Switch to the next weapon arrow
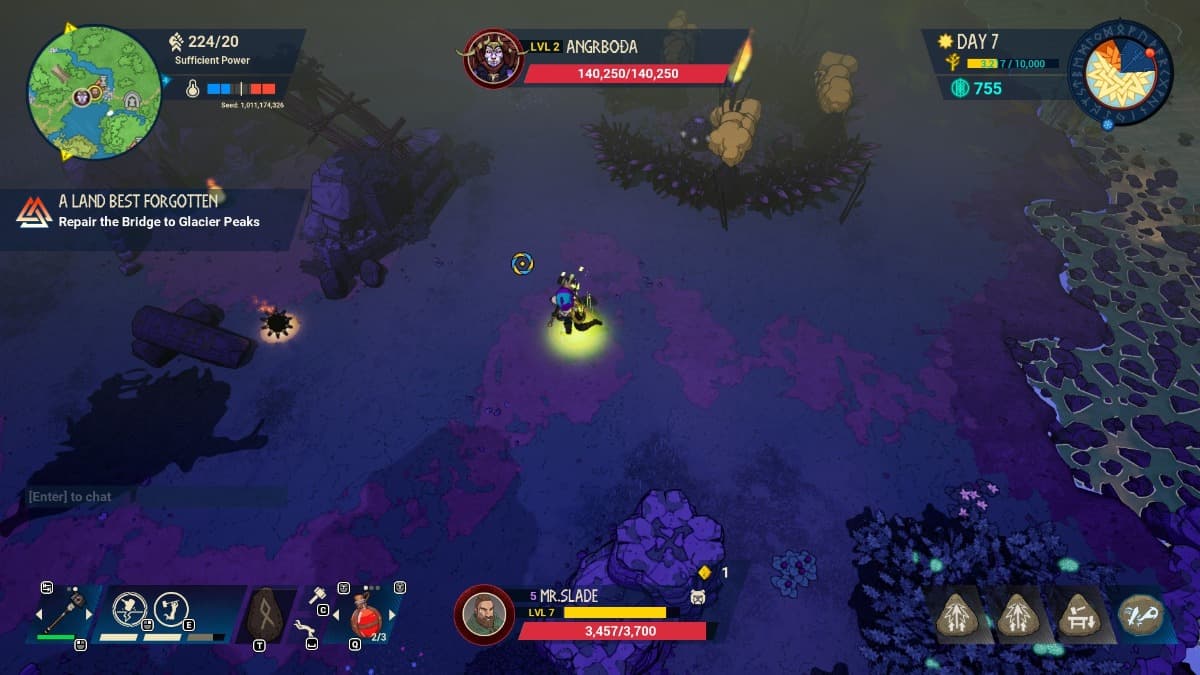The height and width of the screenshot is (675, 1200). [x=90, y=613]
